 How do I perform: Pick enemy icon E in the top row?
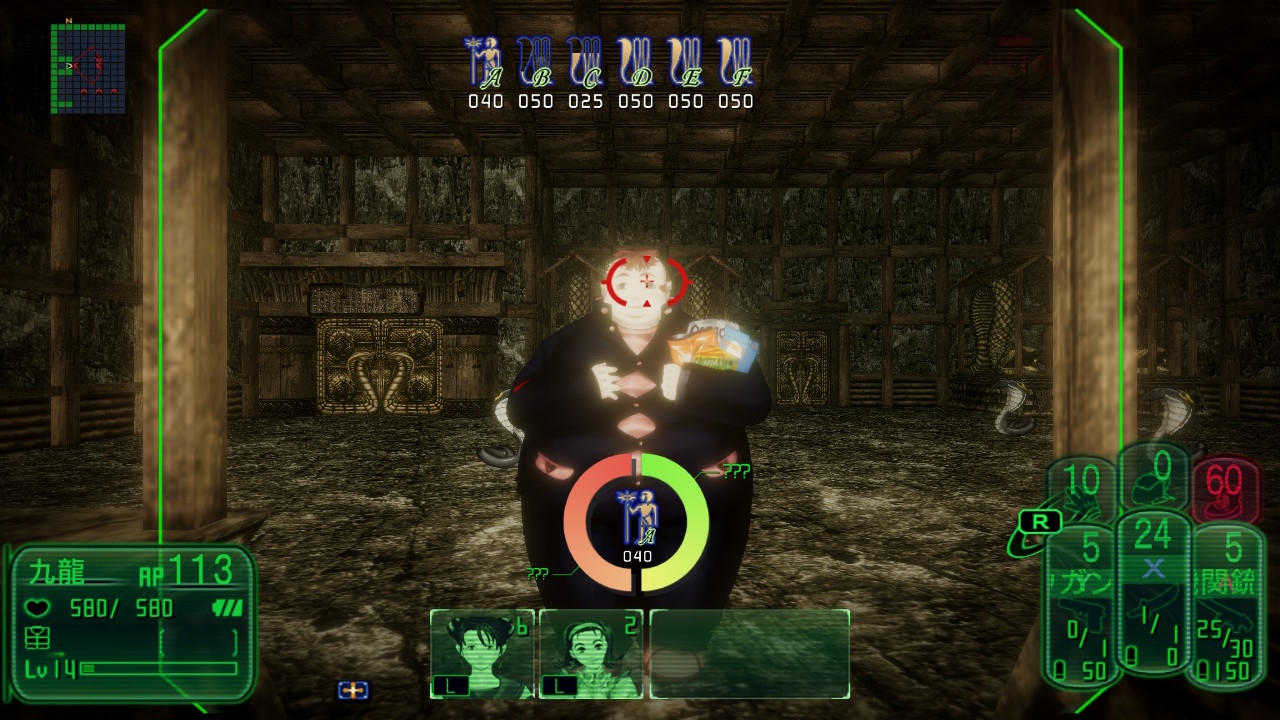(686, 64)
